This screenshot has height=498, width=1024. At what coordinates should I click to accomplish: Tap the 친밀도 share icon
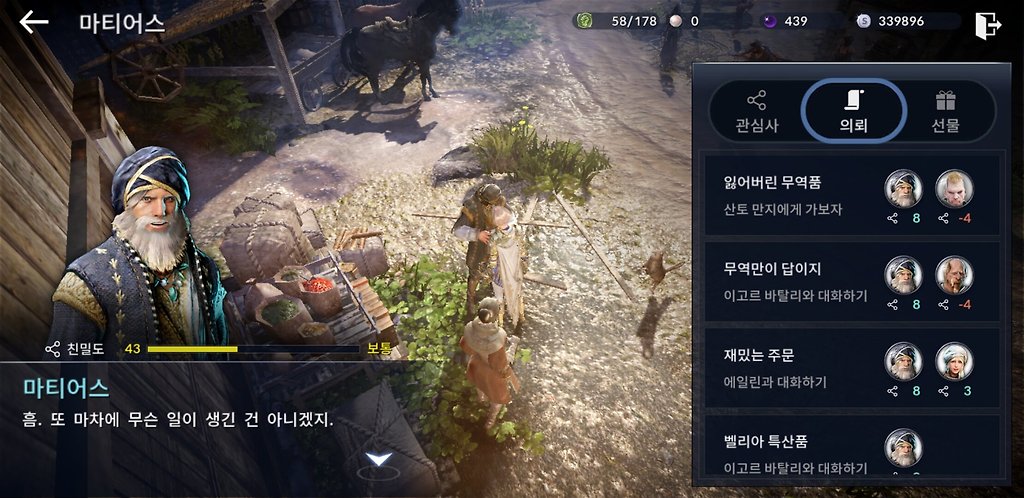coord(53,349)
